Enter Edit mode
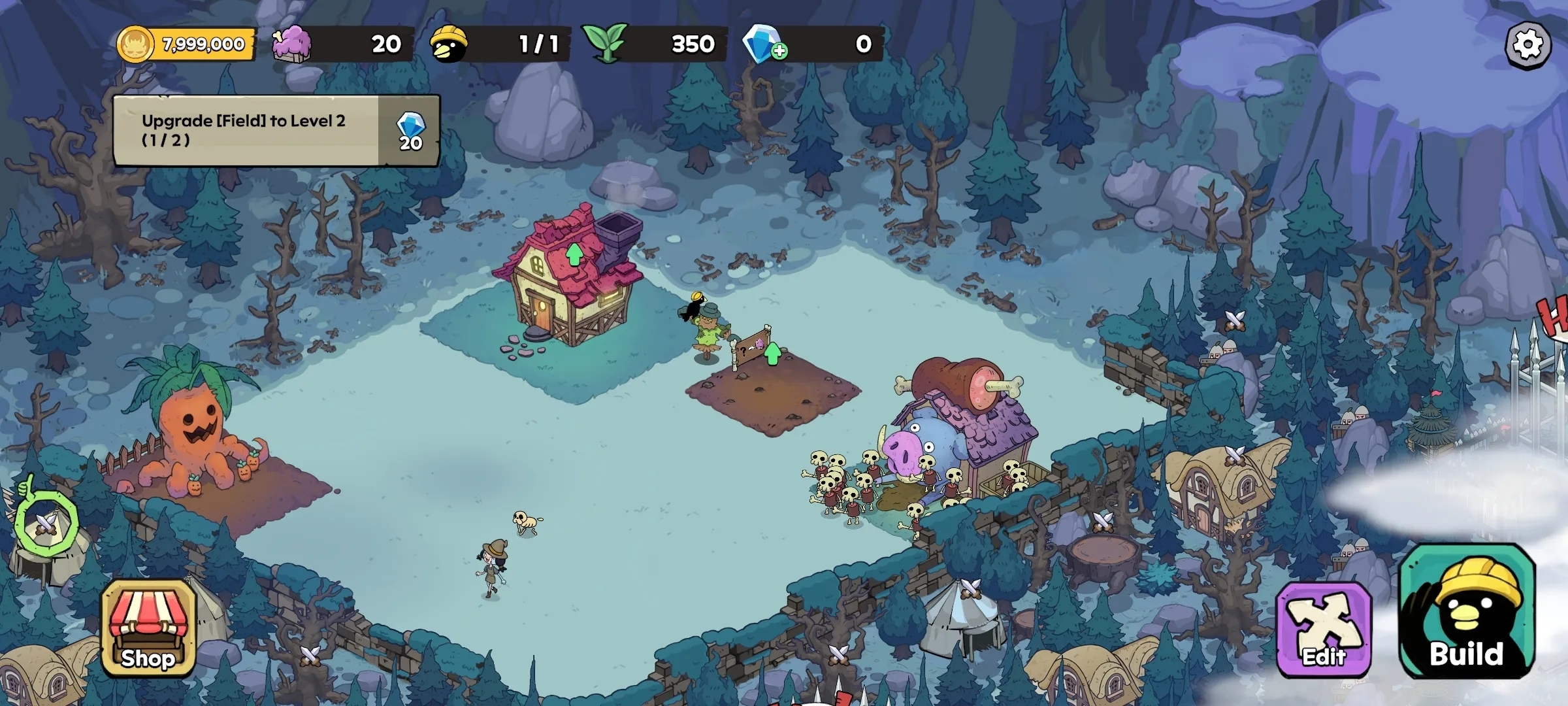 click(x=1324, y=629)
